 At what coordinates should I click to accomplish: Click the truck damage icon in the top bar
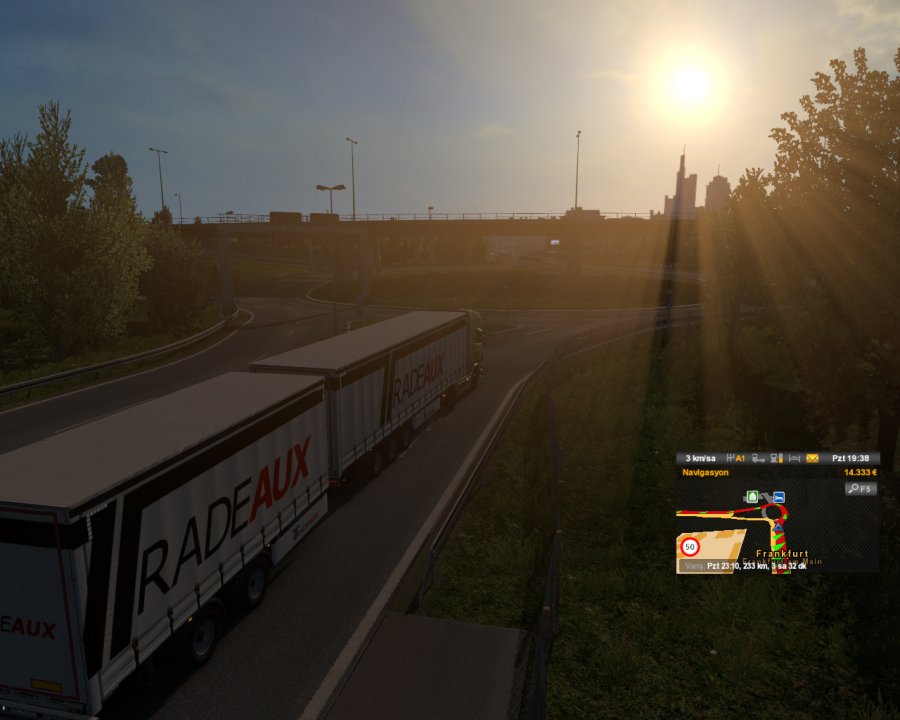coord(759,458)
